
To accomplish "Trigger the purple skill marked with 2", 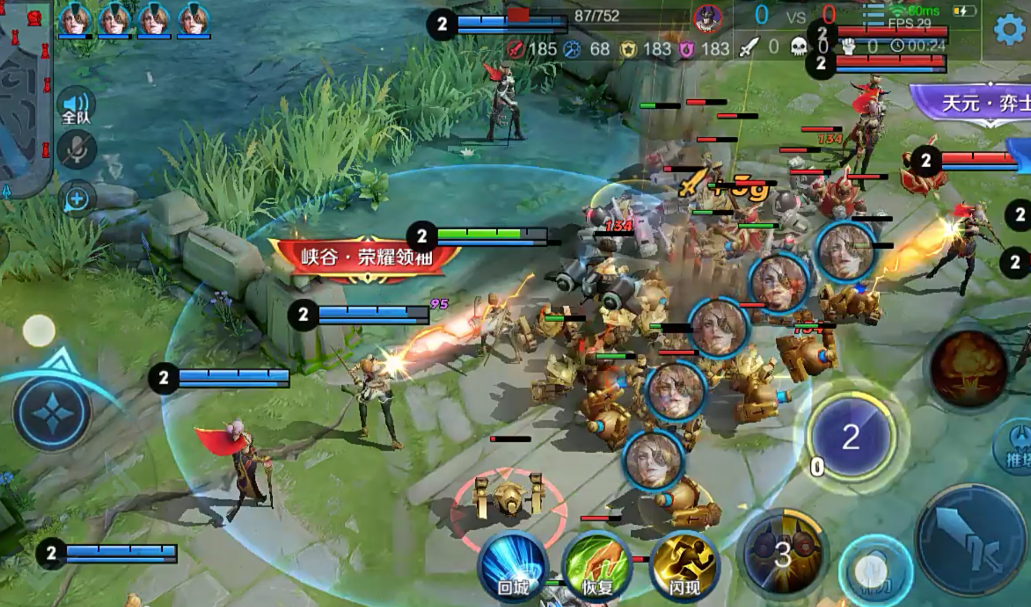I will [850, 437].
